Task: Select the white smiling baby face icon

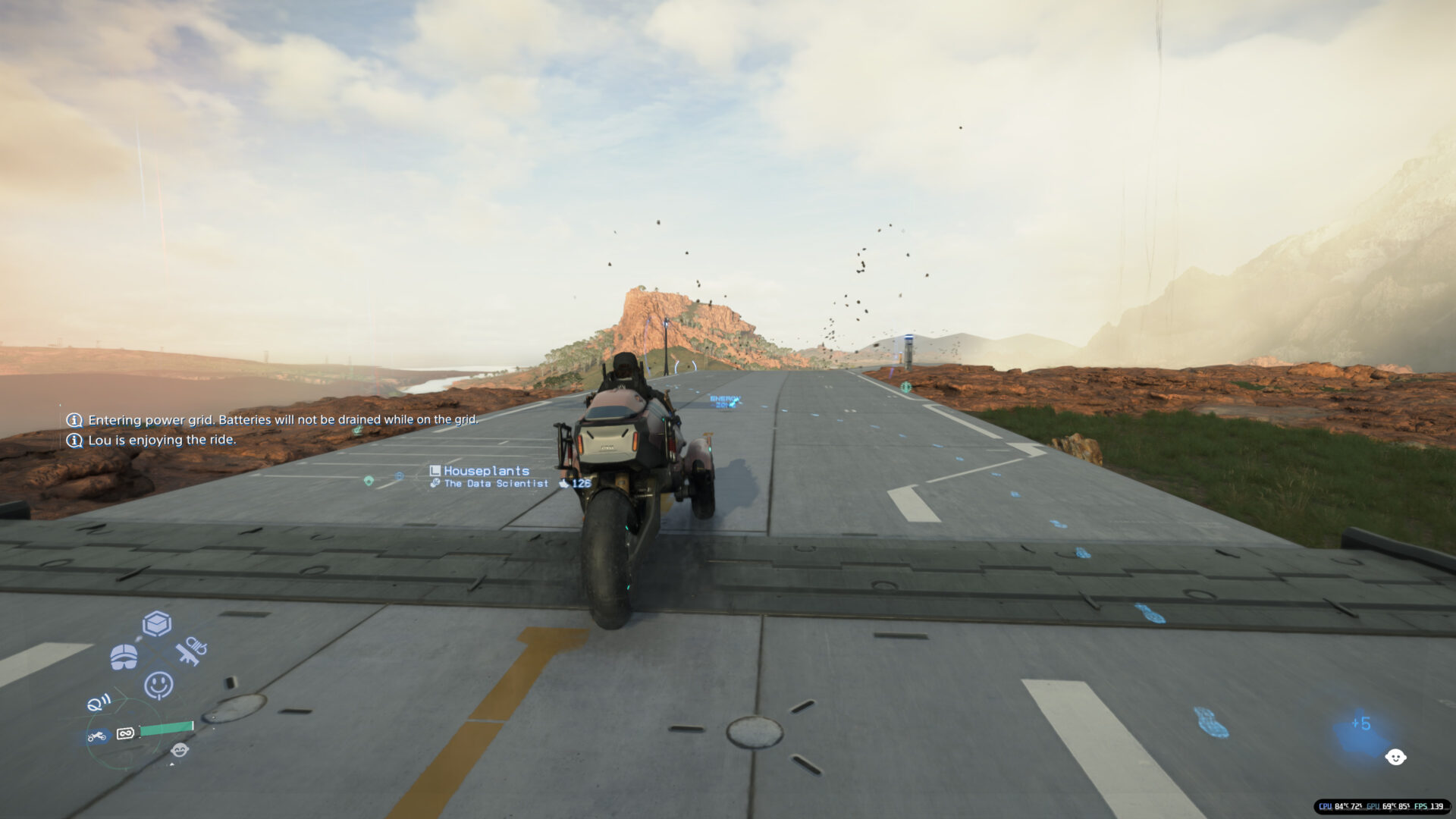Action: pyautogui.click(x=1395, y=757)
